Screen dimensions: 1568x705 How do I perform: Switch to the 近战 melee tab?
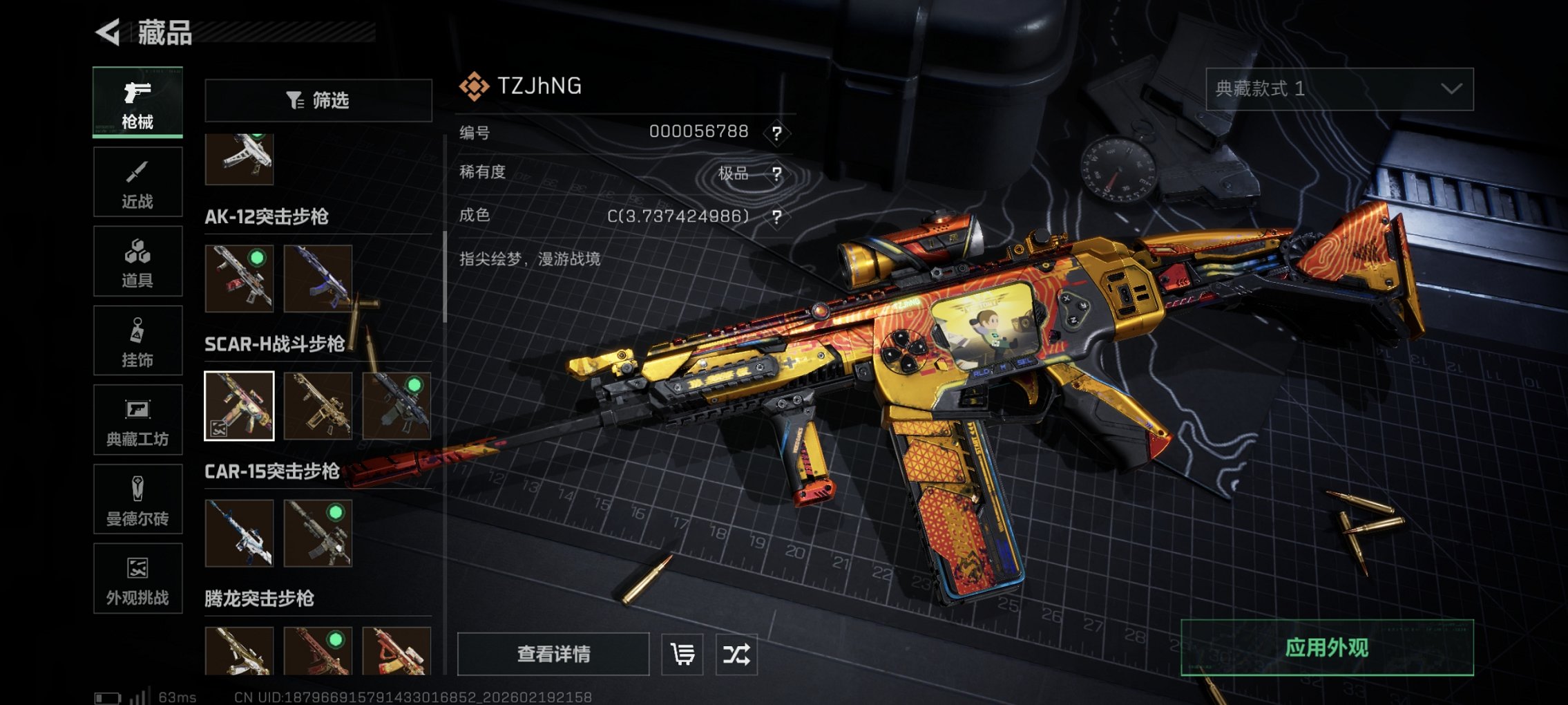point(137,182)
